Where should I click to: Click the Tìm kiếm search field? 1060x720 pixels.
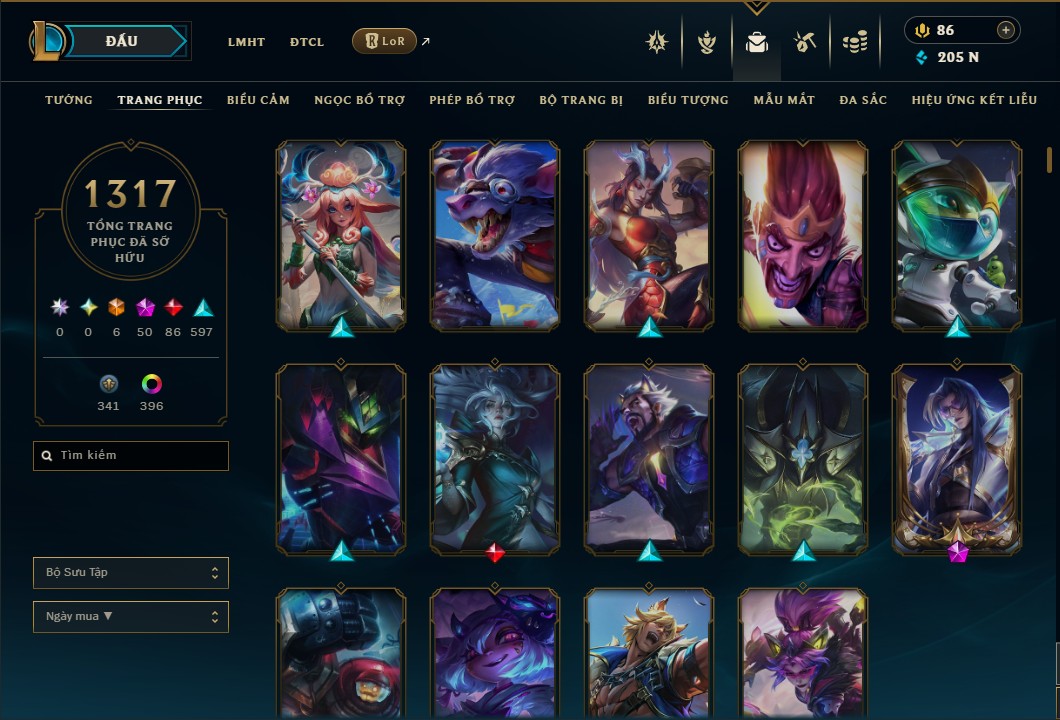click(x=131, y=456)
